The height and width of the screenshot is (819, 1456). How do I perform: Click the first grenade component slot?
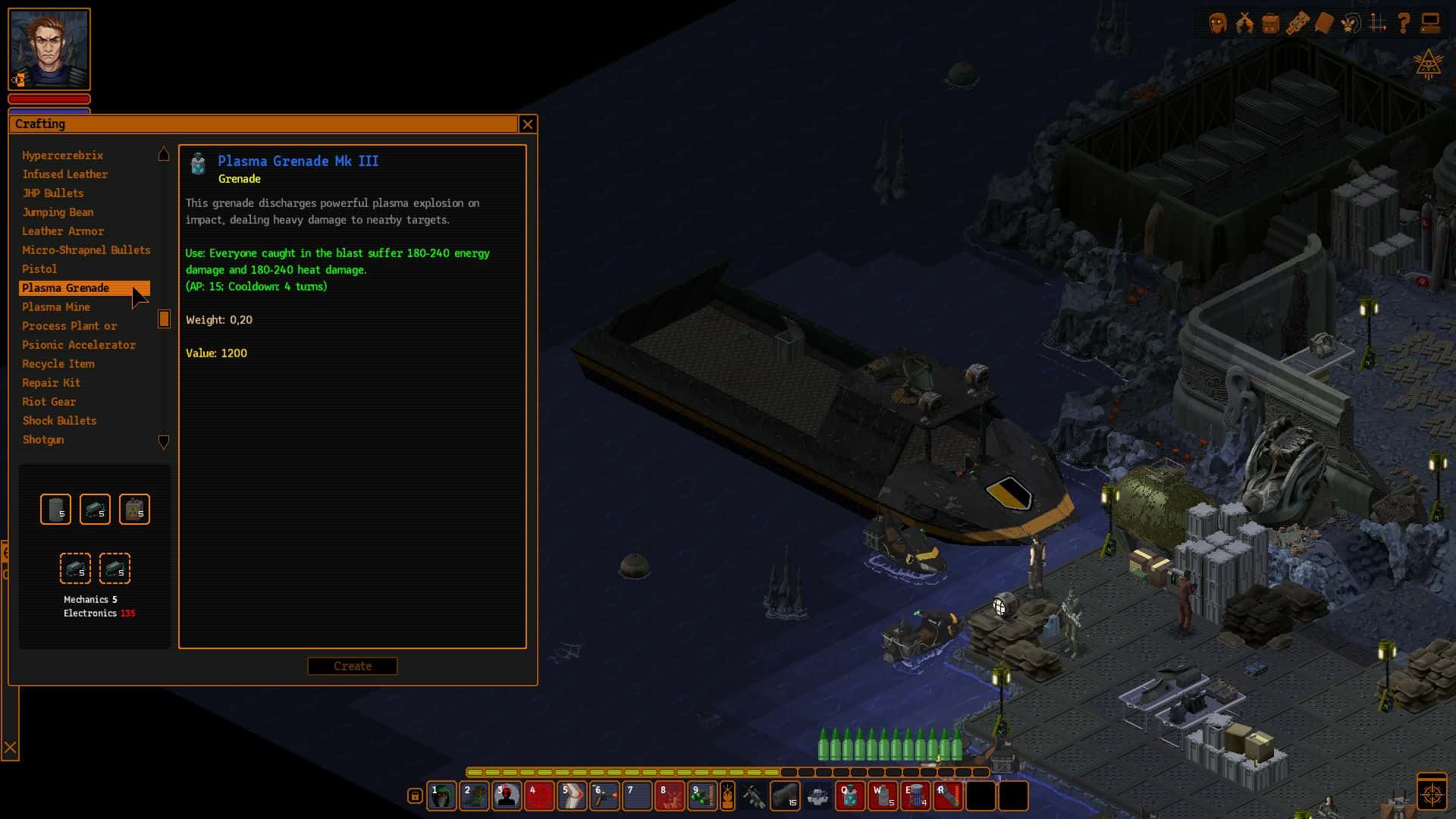(x=56, y=509)
